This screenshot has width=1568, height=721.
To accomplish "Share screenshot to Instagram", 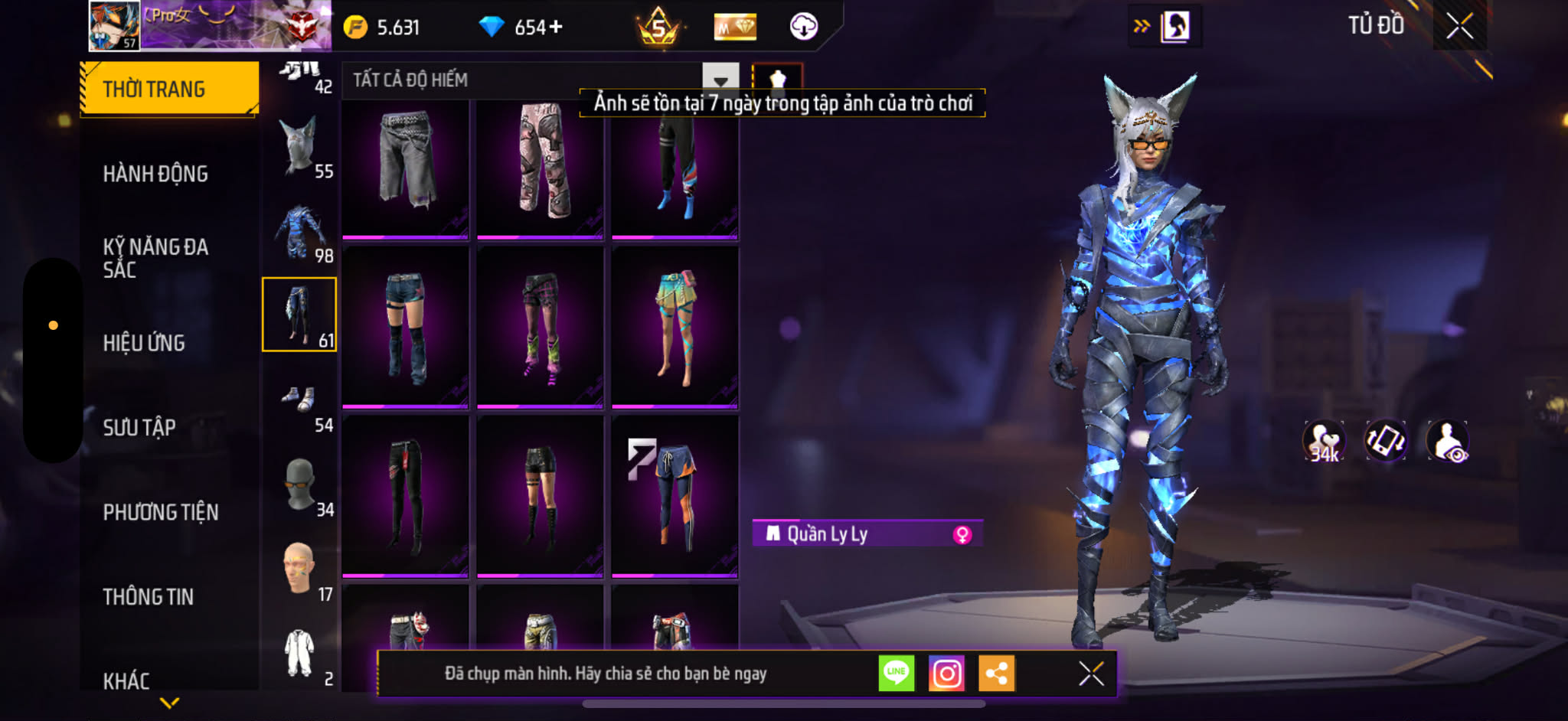I will [946, 674].
